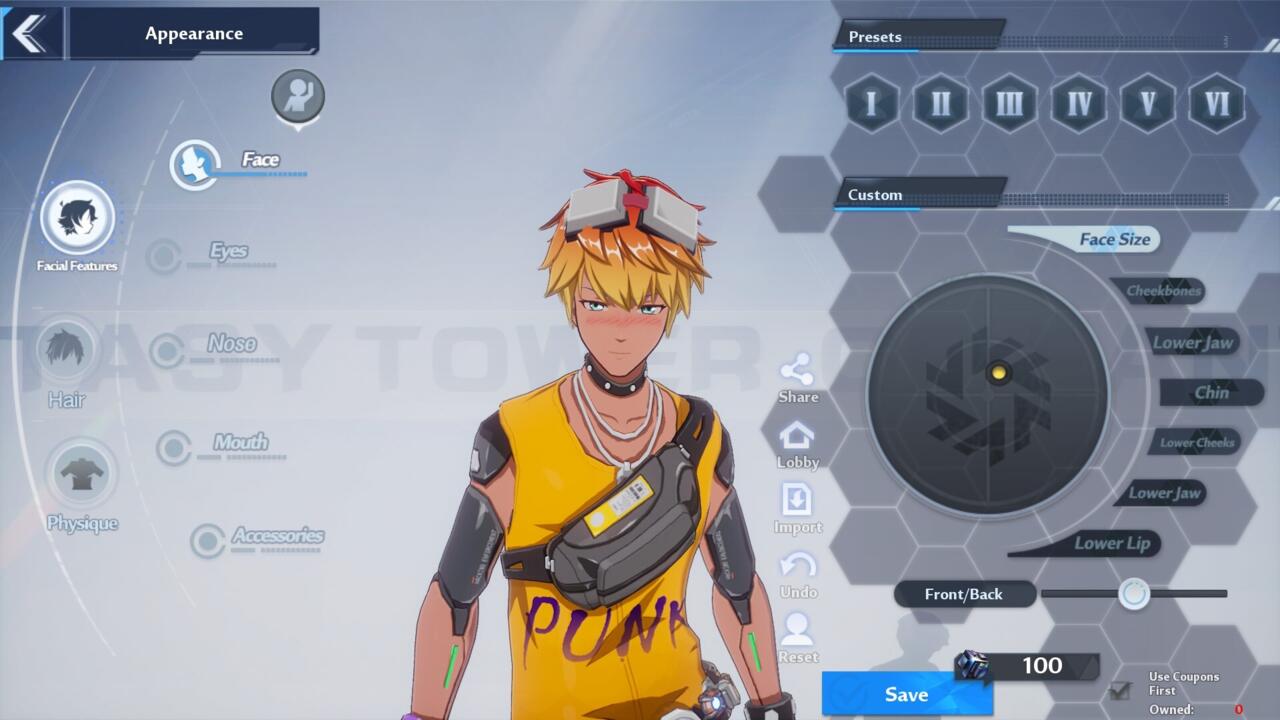
Task: Click the Front/Back slider handle
Action: 1134,594
